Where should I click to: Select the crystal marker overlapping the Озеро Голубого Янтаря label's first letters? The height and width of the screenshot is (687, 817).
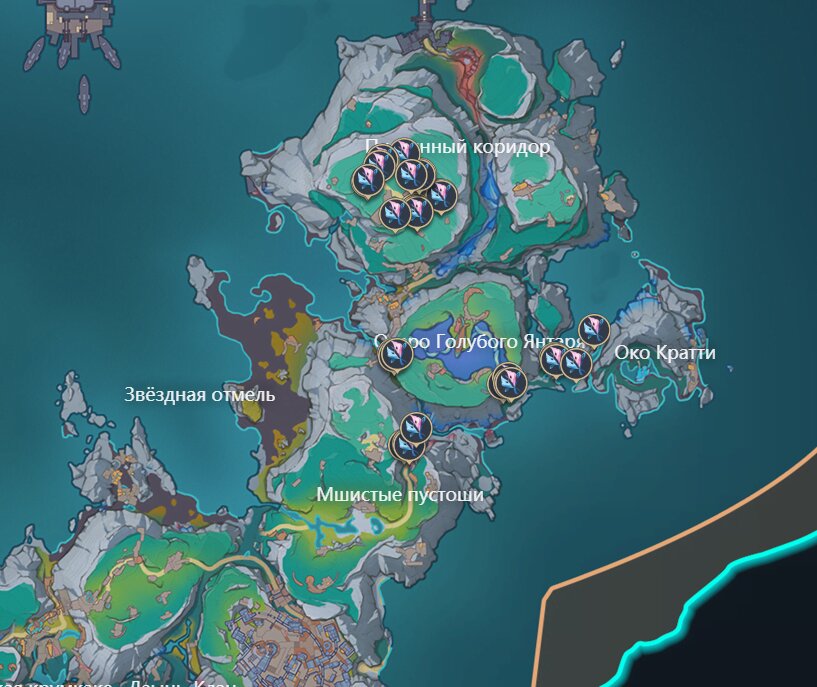click(x=397, y=352)
